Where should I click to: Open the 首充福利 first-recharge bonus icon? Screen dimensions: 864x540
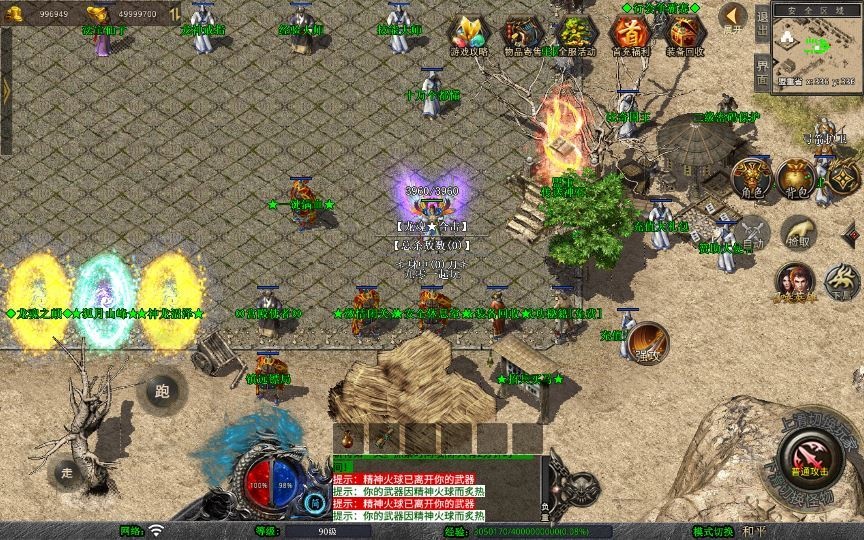pos(628,32)
